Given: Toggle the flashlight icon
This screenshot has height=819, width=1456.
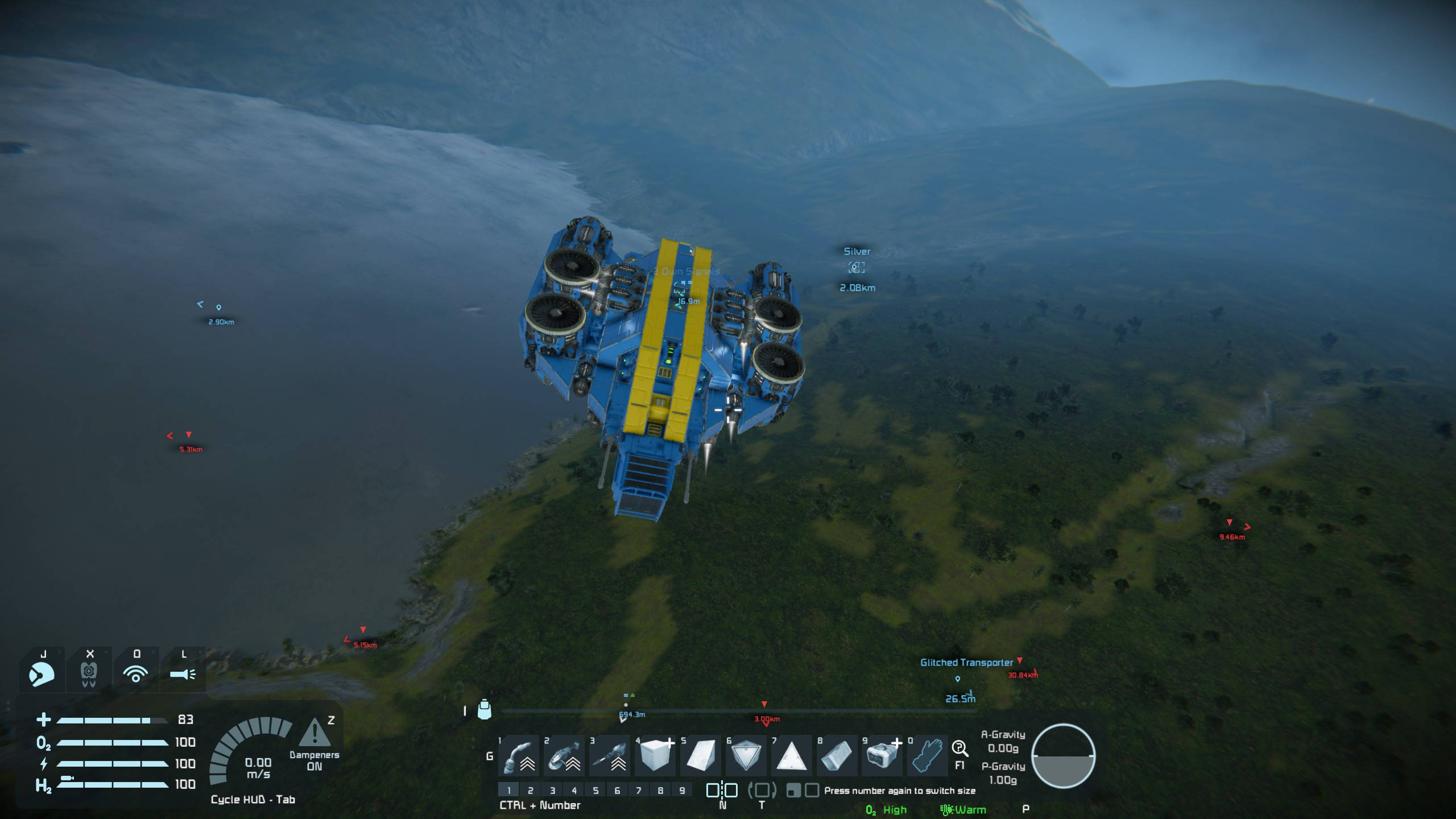Looking at the screenshot, I should point(183,675).
